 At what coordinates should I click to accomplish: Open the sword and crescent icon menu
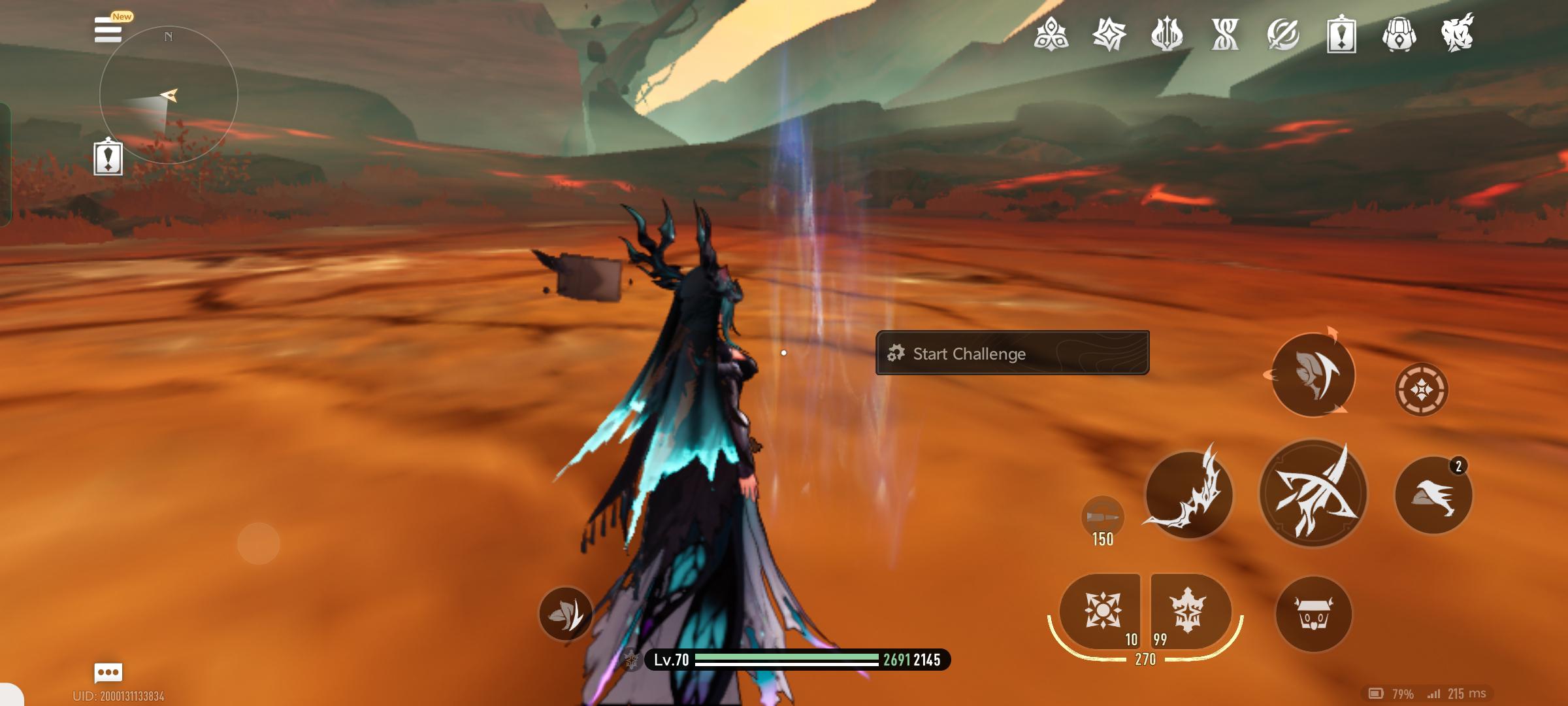click(x=1283, y=34)
